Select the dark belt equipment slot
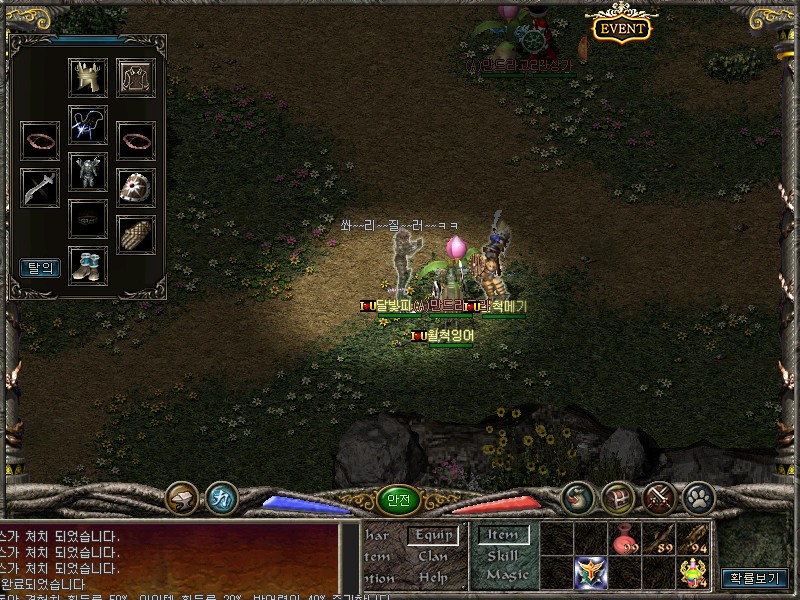800x600 pixels. 88,218
